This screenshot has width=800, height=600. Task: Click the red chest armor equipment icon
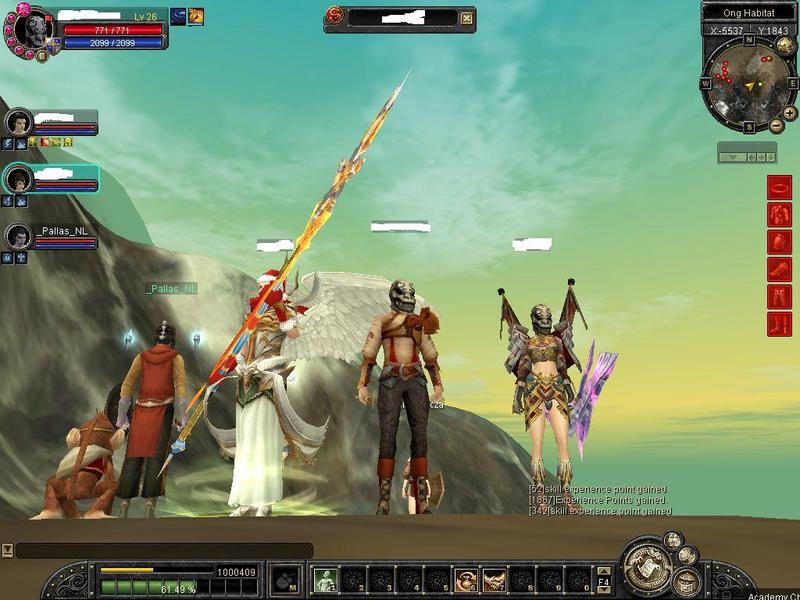coord(779,214)
